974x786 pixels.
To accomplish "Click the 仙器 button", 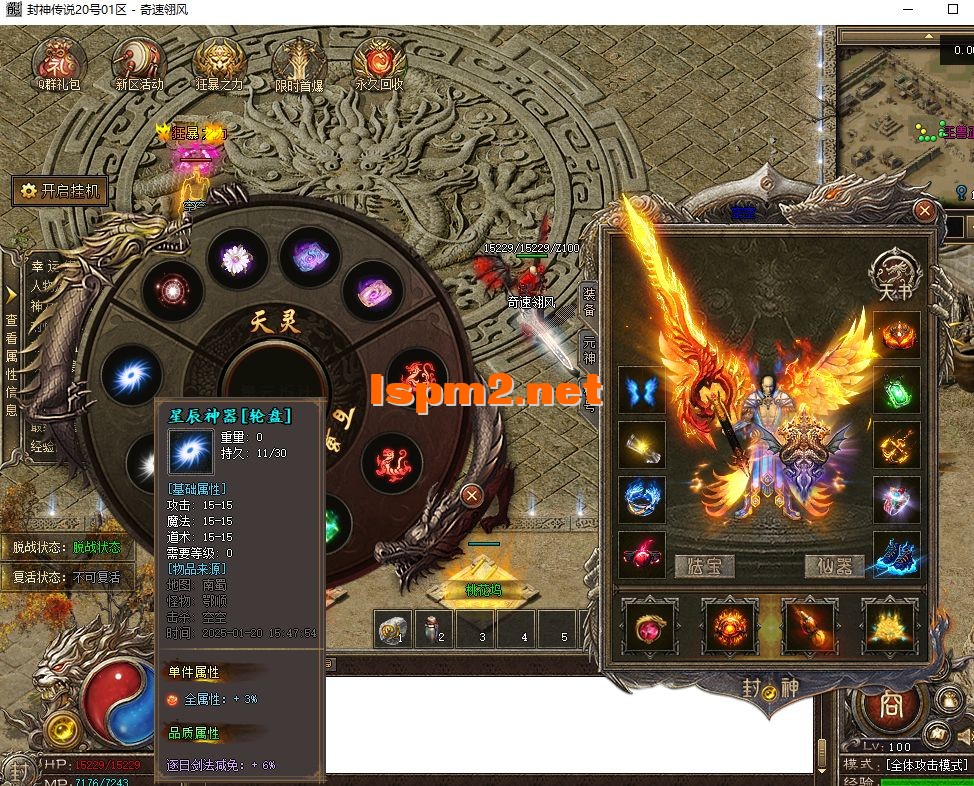I will pos(835,566).
